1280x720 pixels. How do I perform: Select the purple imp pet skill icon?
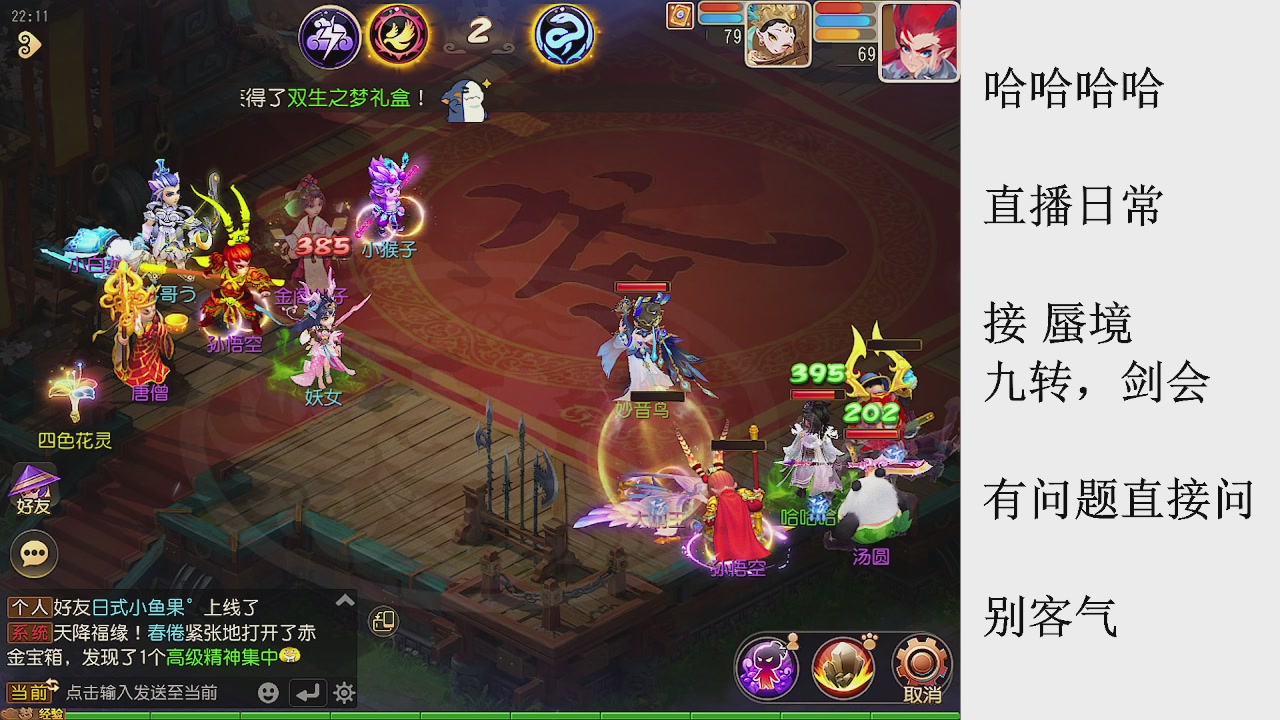(x=766, y=665)
